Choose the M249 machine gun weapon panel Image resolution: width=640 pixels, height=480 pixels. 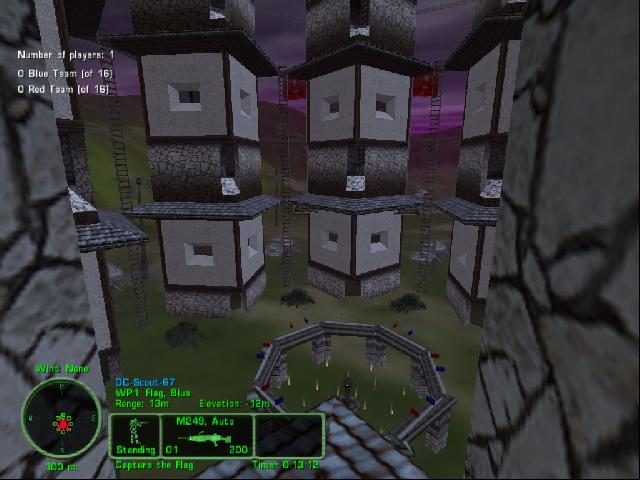[211, 437]
